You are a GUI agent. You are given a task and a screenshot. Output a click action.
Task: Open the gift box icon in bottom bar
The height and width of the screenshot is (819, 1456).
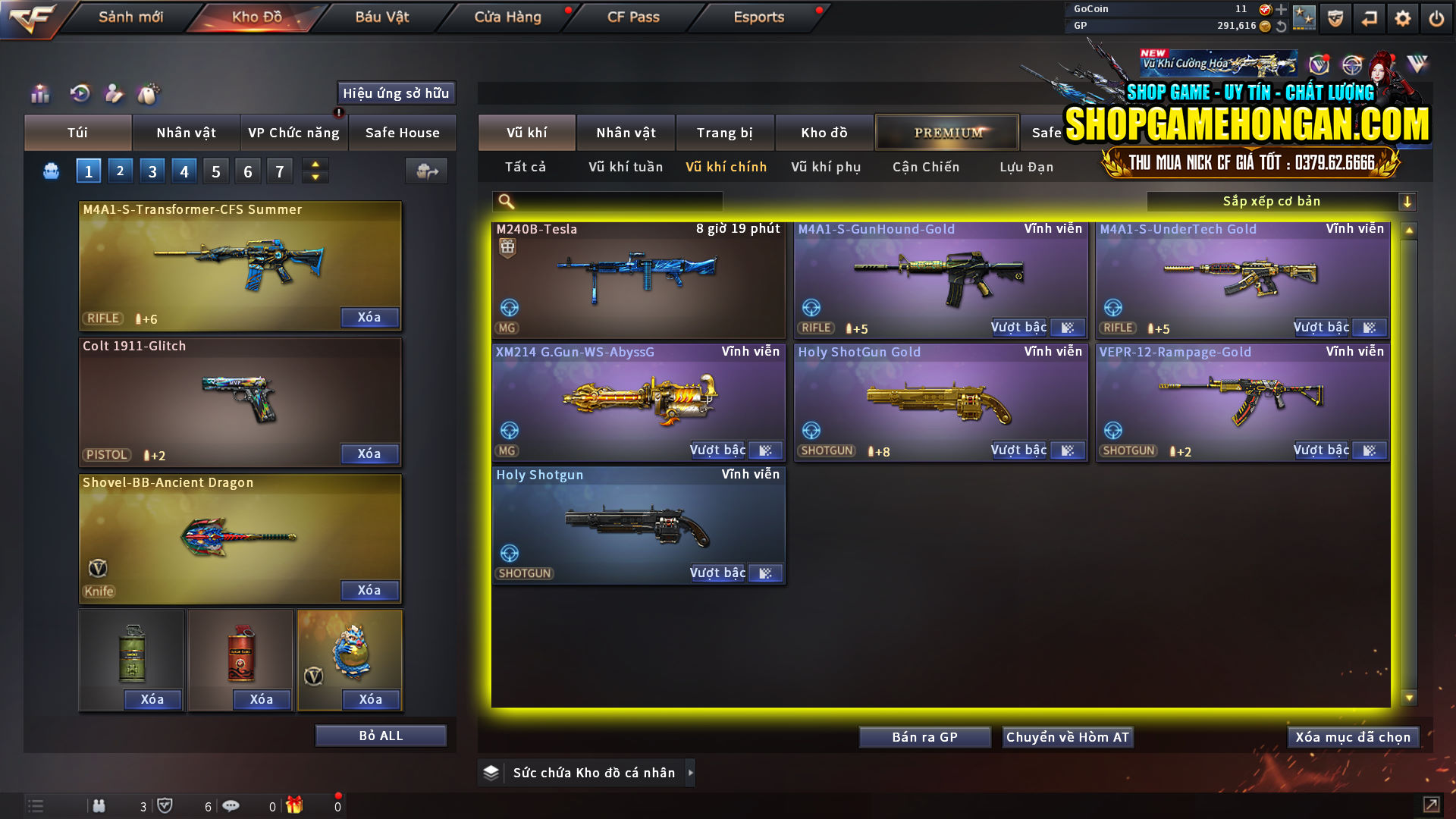pyautogui.click(x=296, y=806)
